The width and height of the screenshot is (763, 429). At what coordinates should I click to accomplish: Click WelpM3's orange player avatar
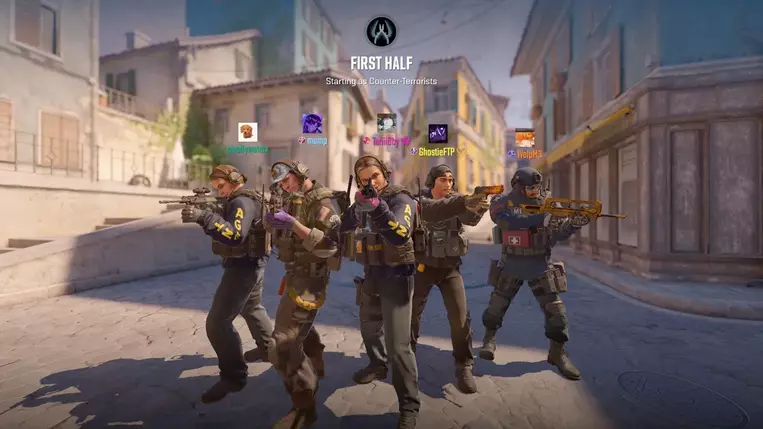coord(525,138)
